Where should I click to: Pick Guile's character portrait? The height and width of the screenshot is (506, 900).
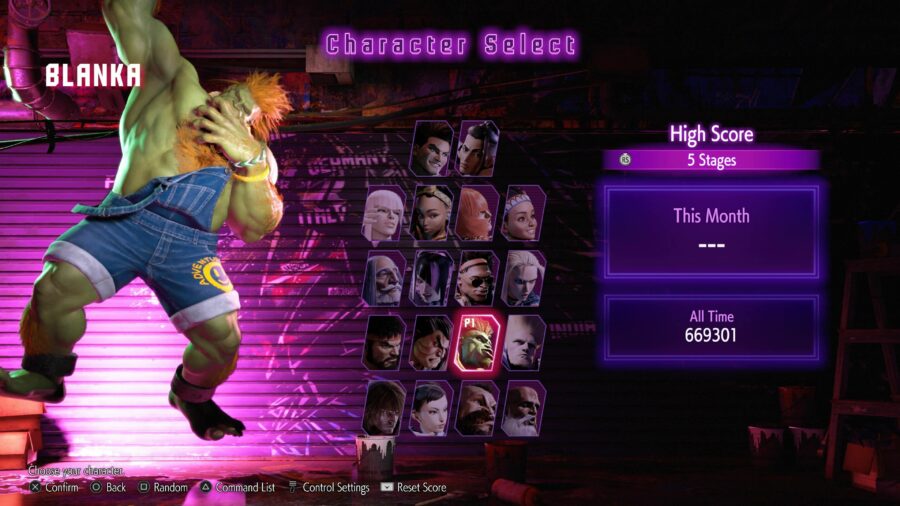(524, 342)
